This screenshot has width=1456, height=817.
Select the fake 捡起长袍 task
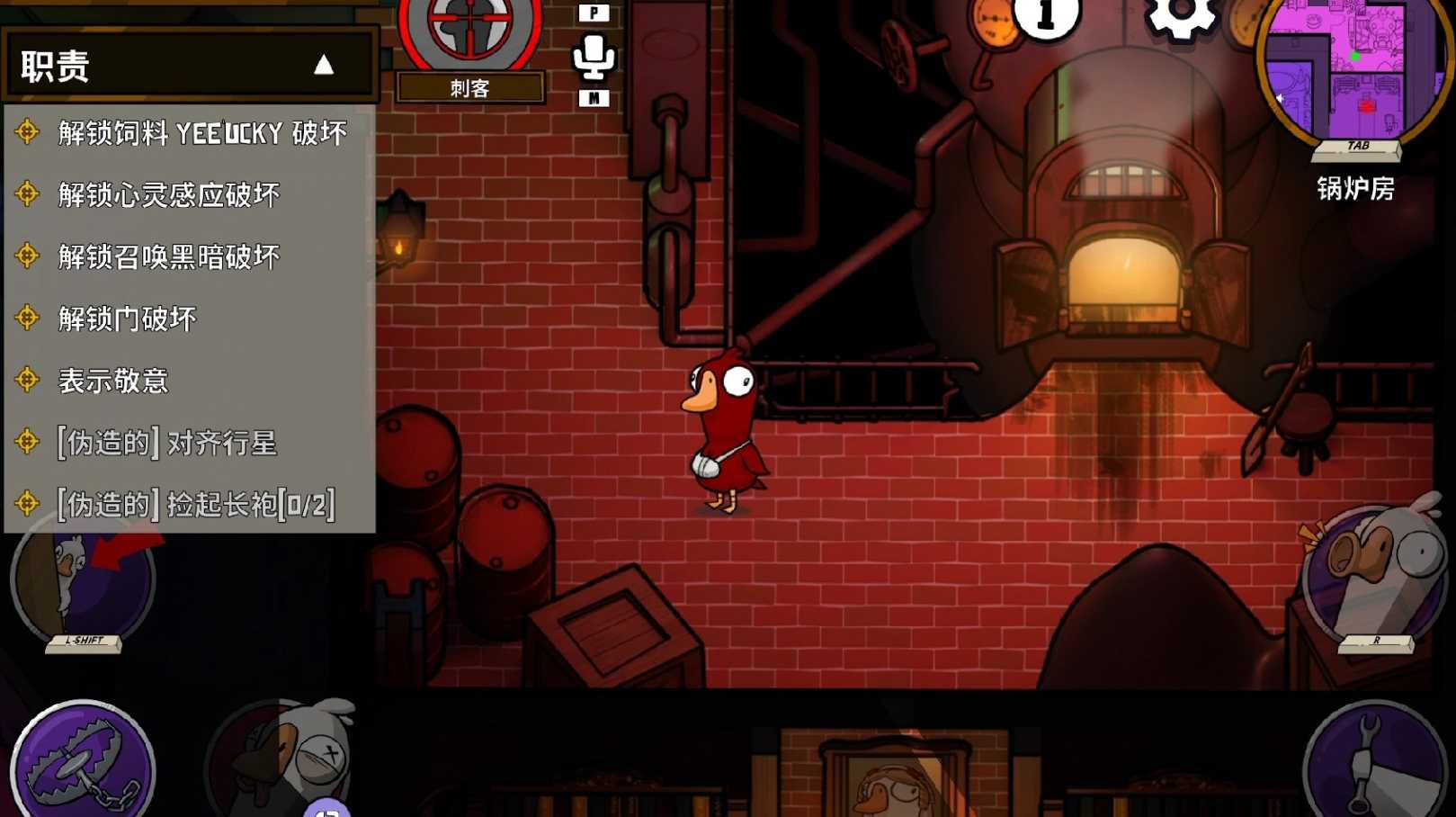point(196,505)
